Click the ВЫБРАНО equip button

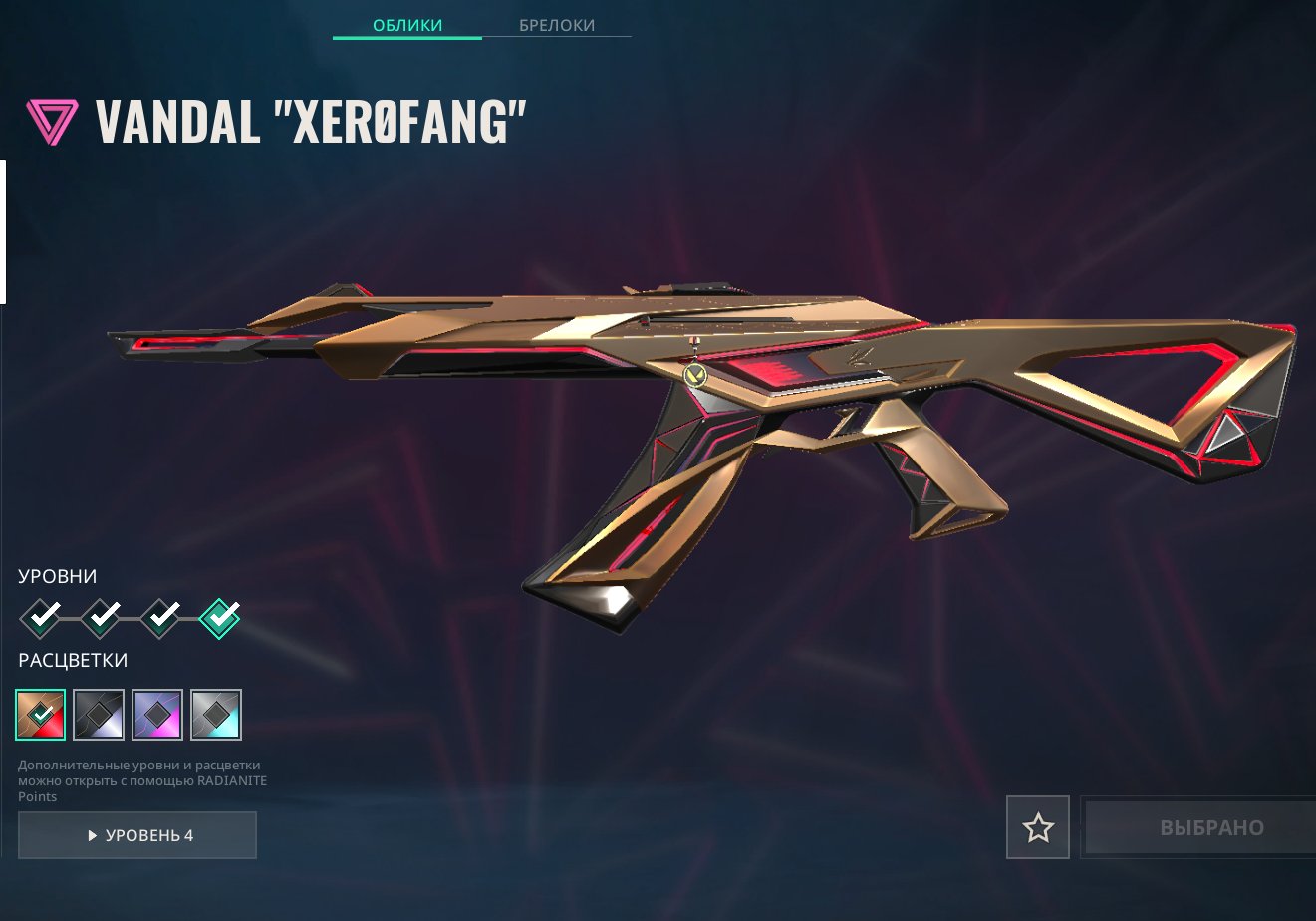pos(1198,827)
